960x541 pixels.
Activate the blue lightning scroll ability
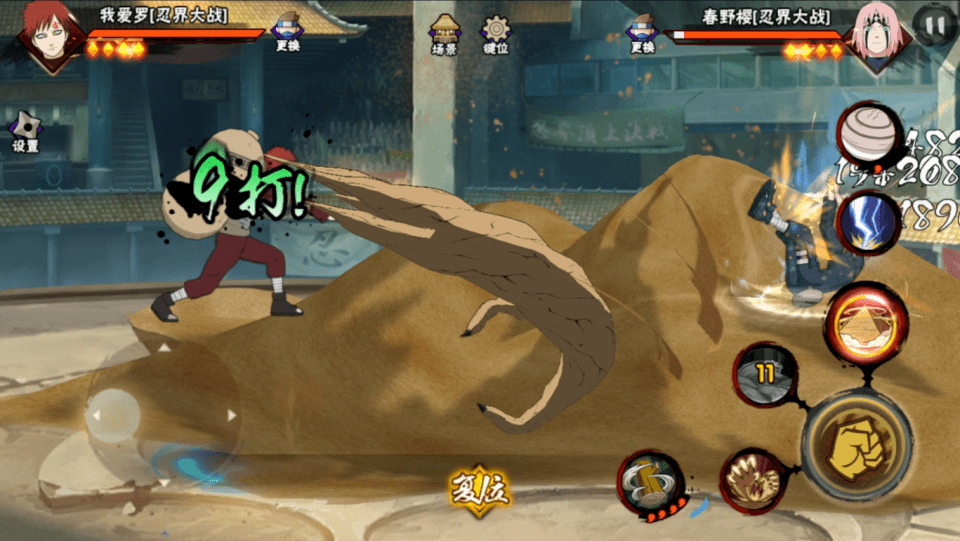click(x=864, y=222)
